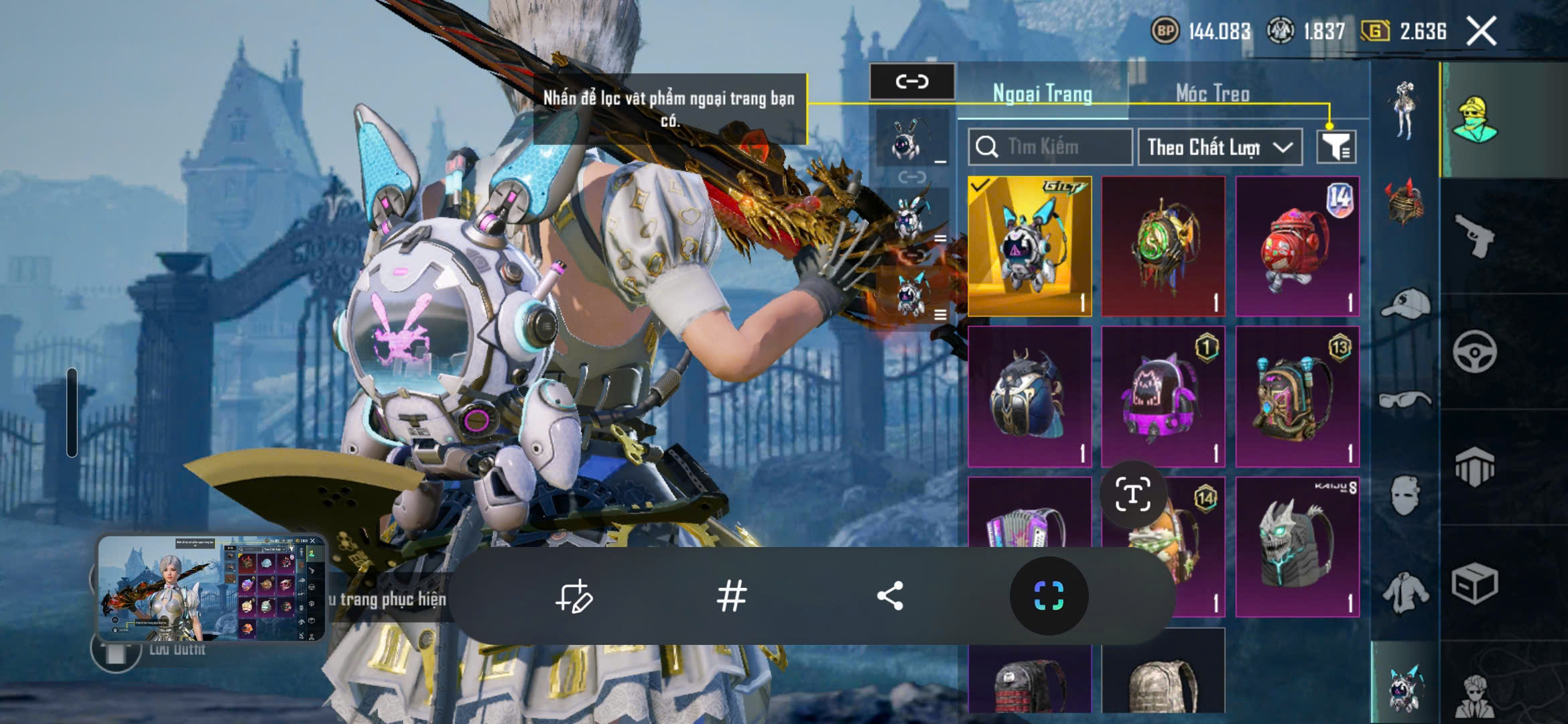Tap the share button in screenshot toolbar
1568x724 pixels.
click(890, 596)
